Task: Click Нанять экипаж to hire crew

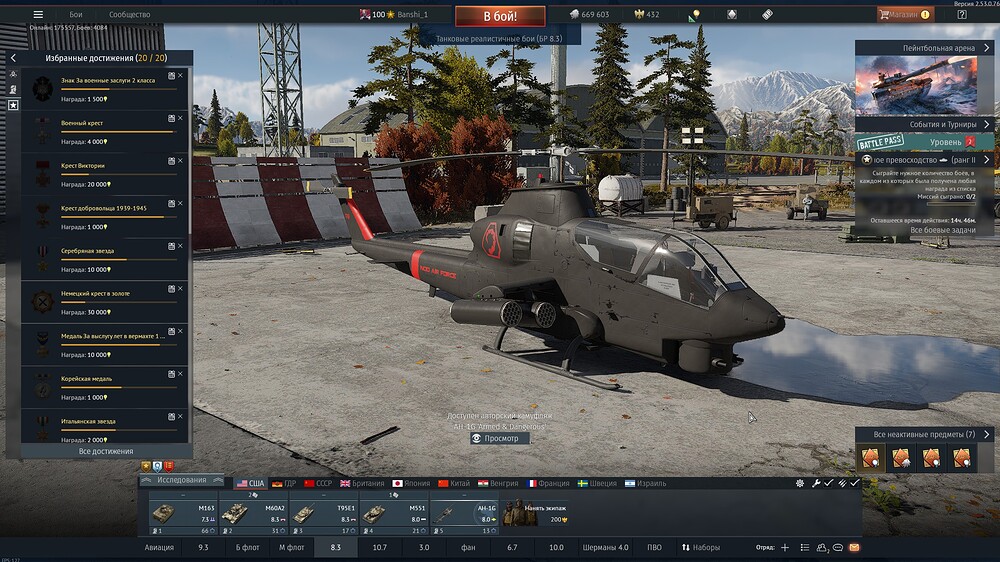Action: [x=534, y=513]
